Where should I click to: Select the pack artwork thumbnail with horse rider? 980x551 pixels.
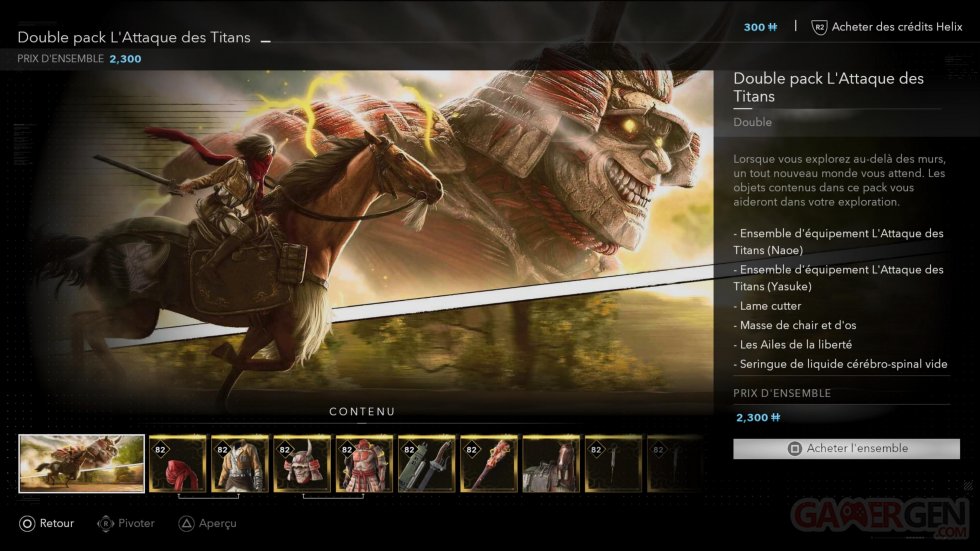pos(82,463)
